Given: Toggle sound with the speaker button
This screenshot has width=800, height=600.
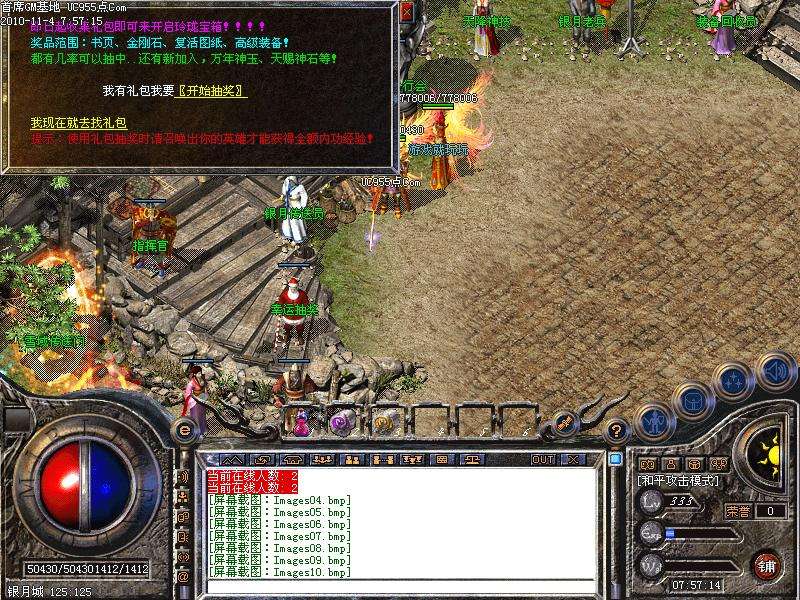Looking at the screenshot, I should (x=776, y=371).
